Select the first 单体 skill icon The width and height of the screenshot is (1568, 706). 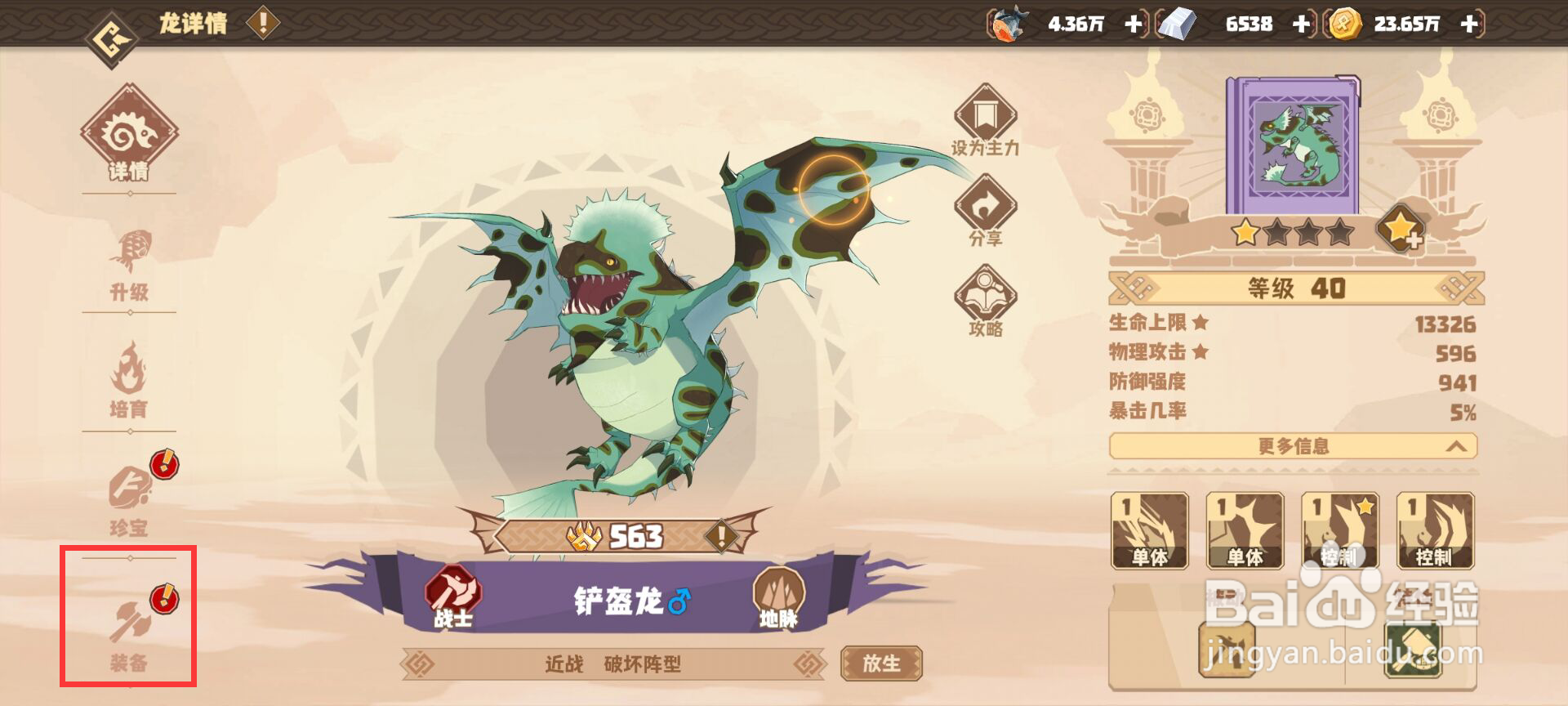tap(1150, 532)
